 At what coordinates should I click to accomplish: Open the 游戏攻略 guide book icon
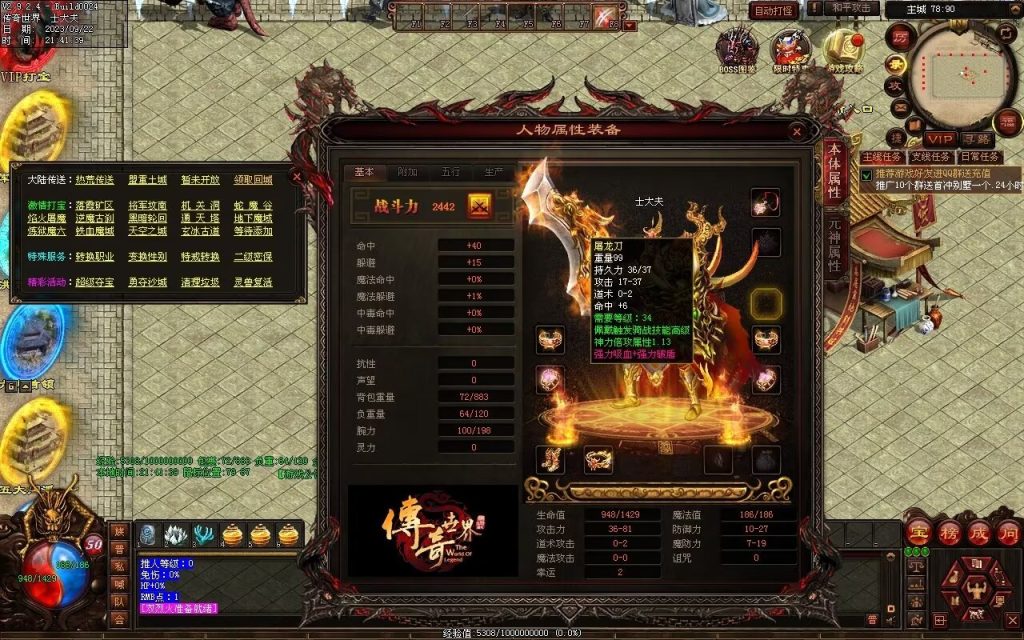[845, 52]
